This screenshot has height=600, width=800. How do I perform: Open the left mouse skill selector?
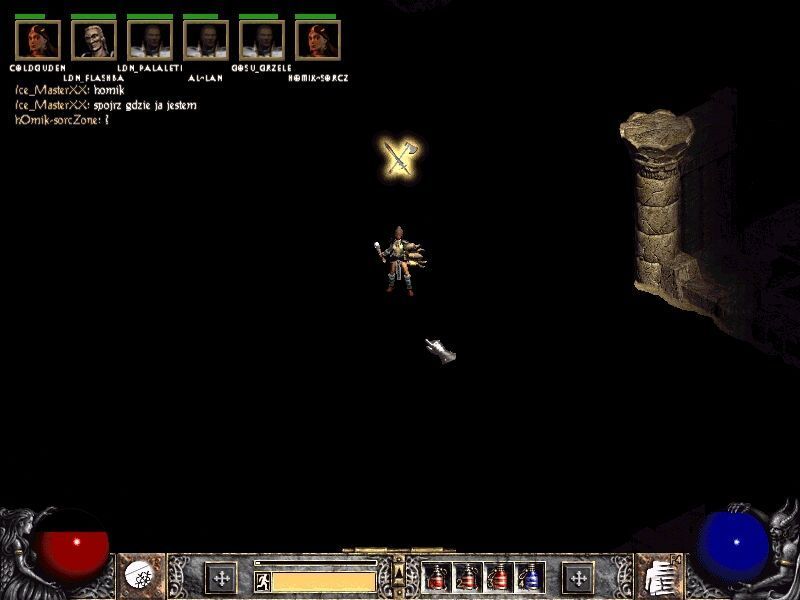point(139,577)
